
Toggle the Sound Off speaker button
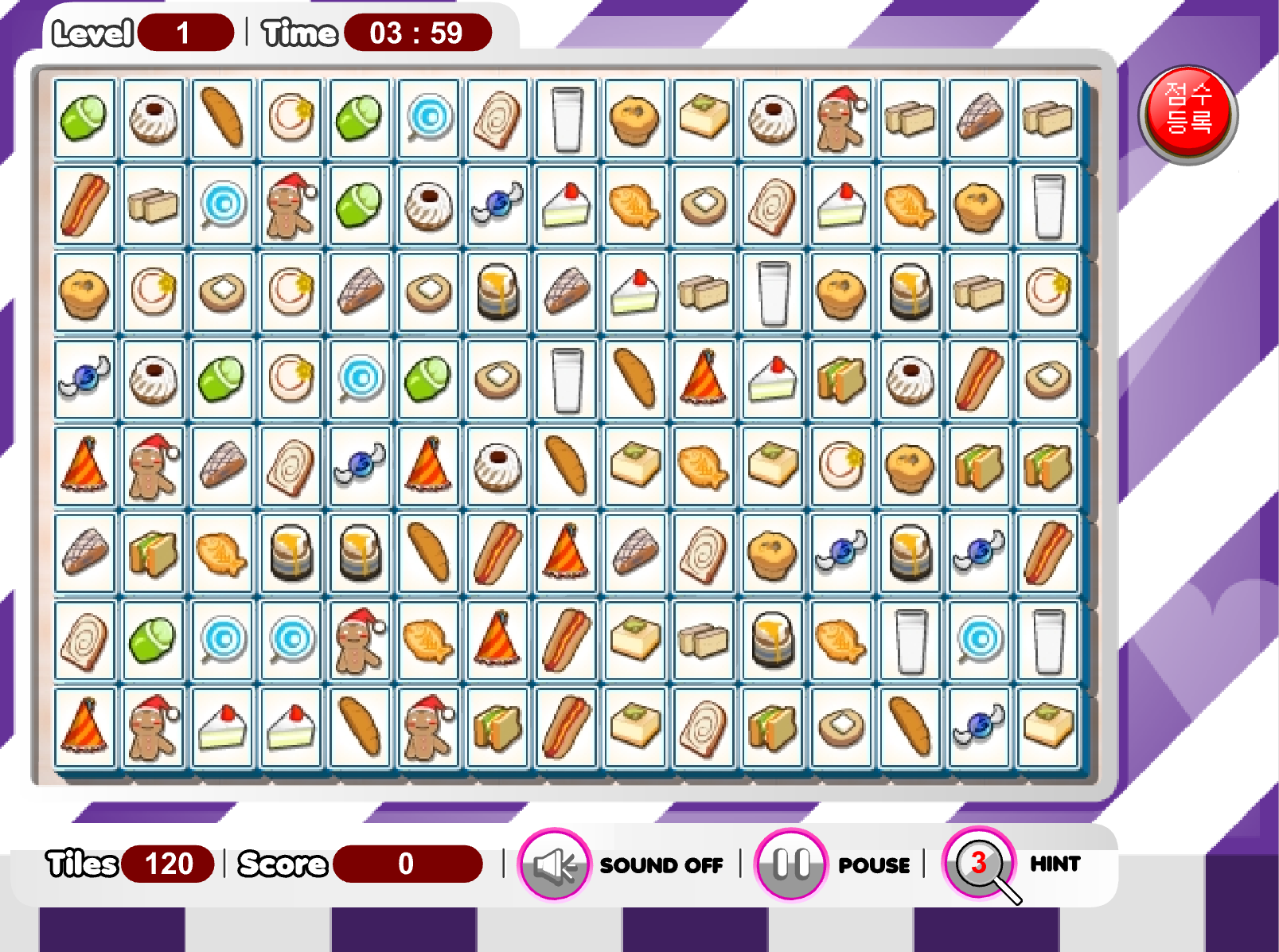click(x=554, y=864)
